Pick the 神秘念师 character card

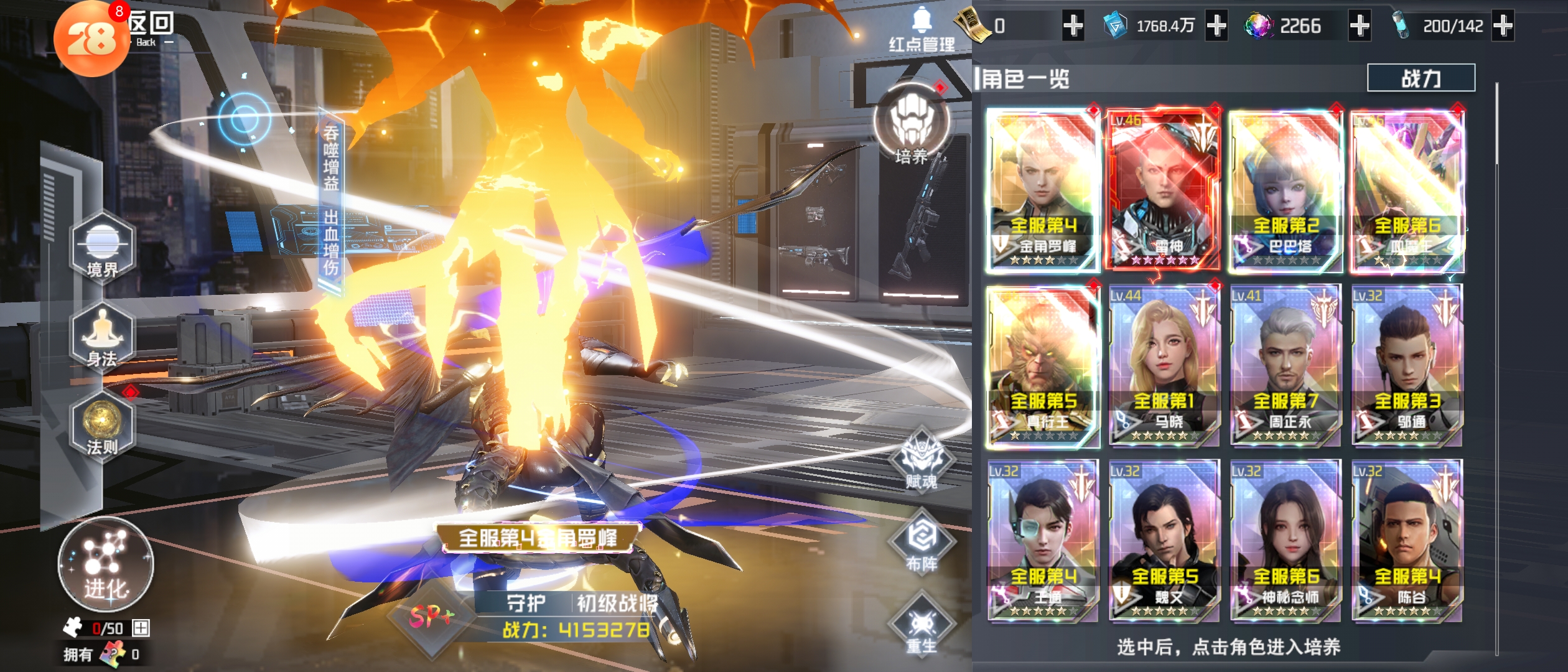[x=1284, y=540]
